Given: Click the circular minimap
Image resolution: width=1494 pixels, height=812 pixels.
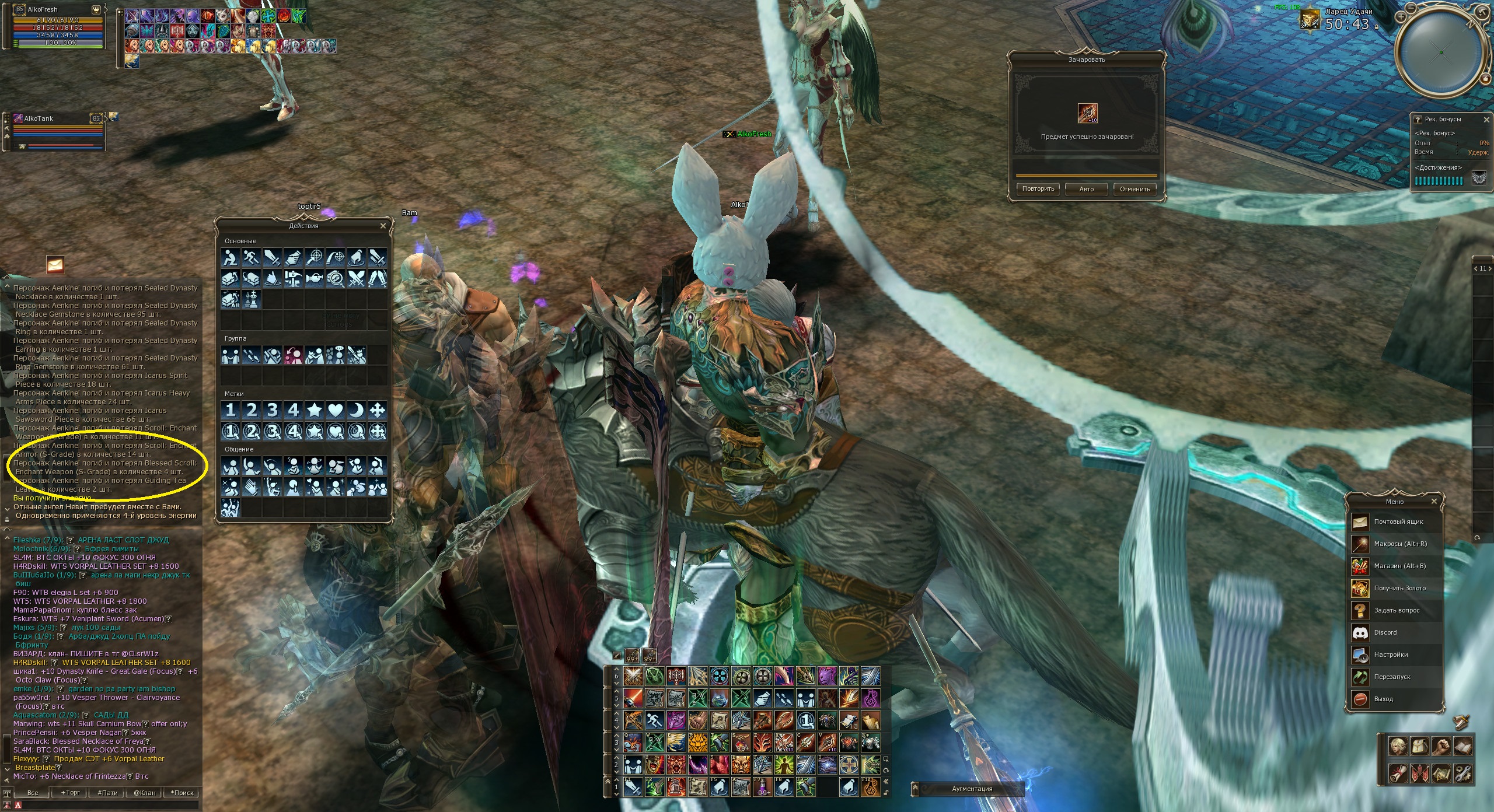Looking at the screenshot, I should [x=1441, y=52].
